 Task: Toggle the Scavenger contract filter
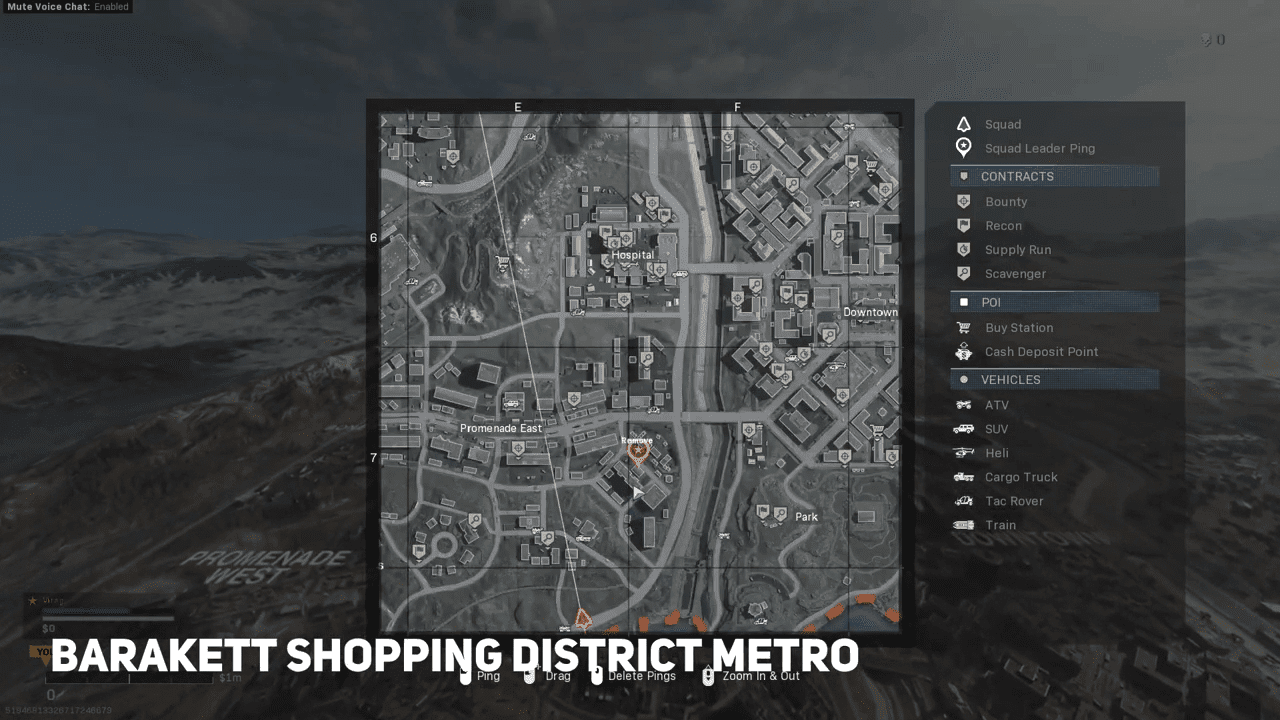click(x=962, y=273)
